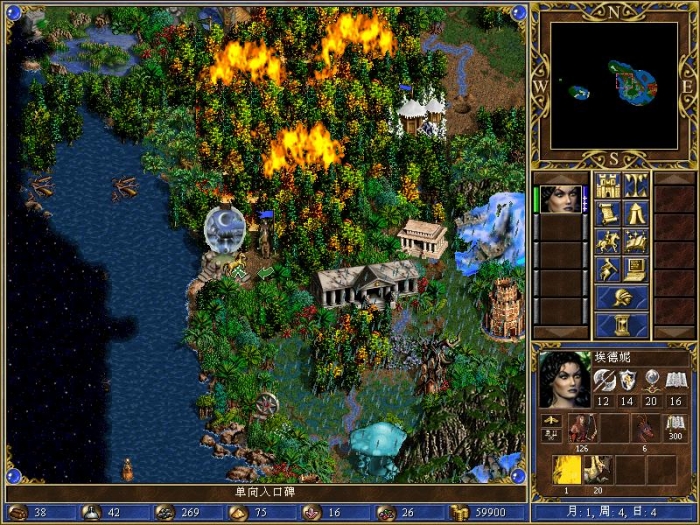The height and width of the screenshot is (525, 700).
Task: Open the quest log scroll button
Action: click(x=608, y=213)
